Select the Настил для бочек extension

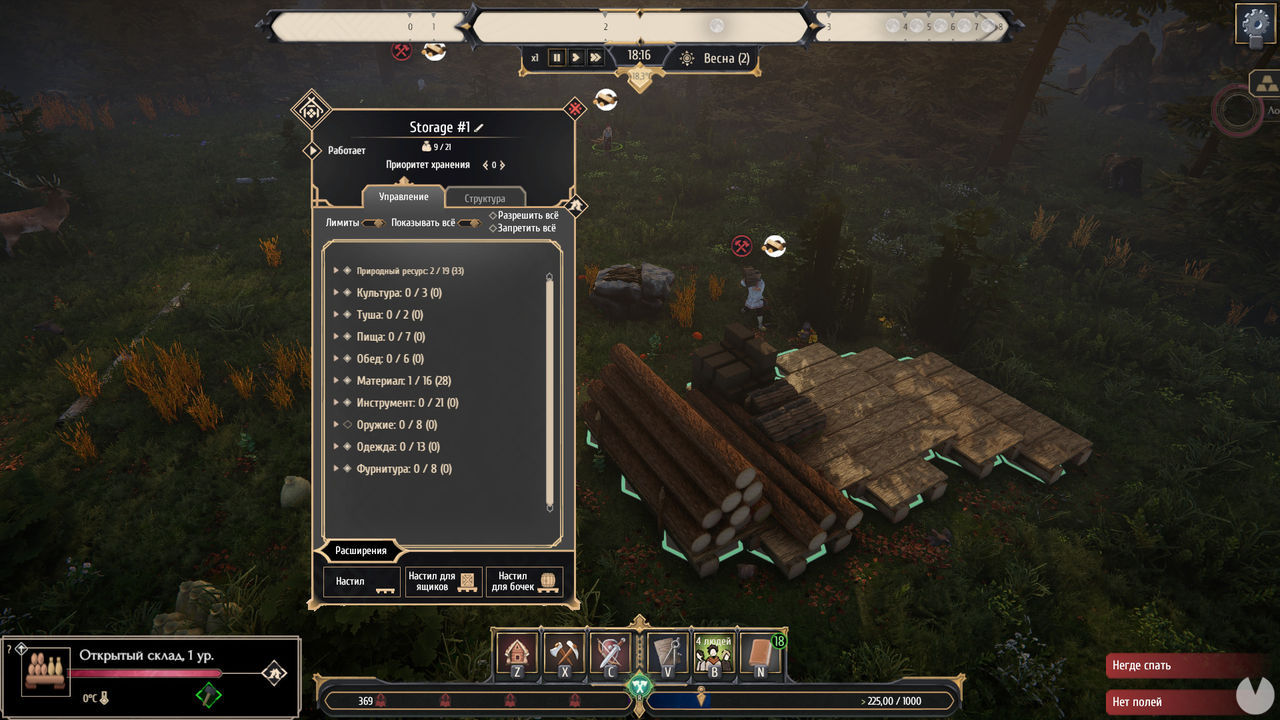pos(525,582)
